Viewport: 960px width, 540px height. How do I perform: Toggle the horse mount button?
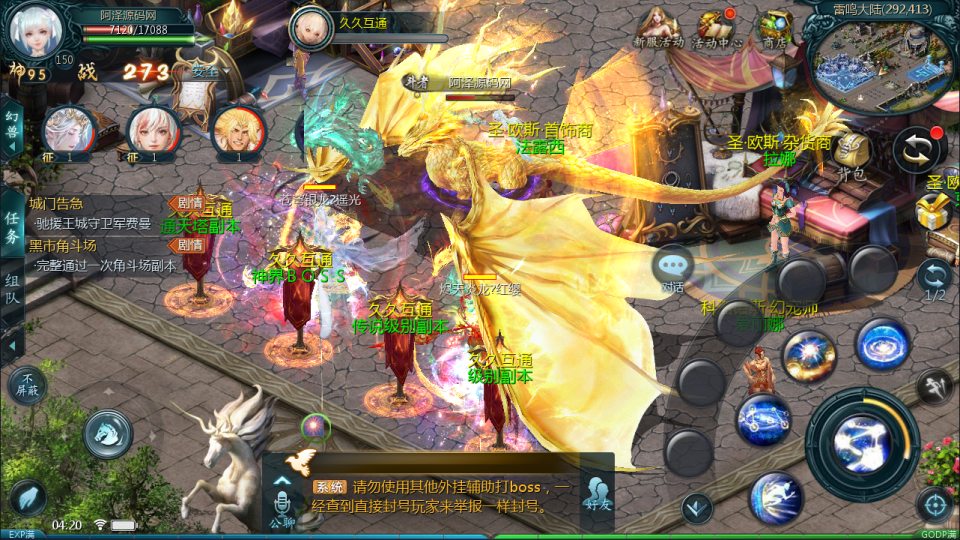point(108,433)
